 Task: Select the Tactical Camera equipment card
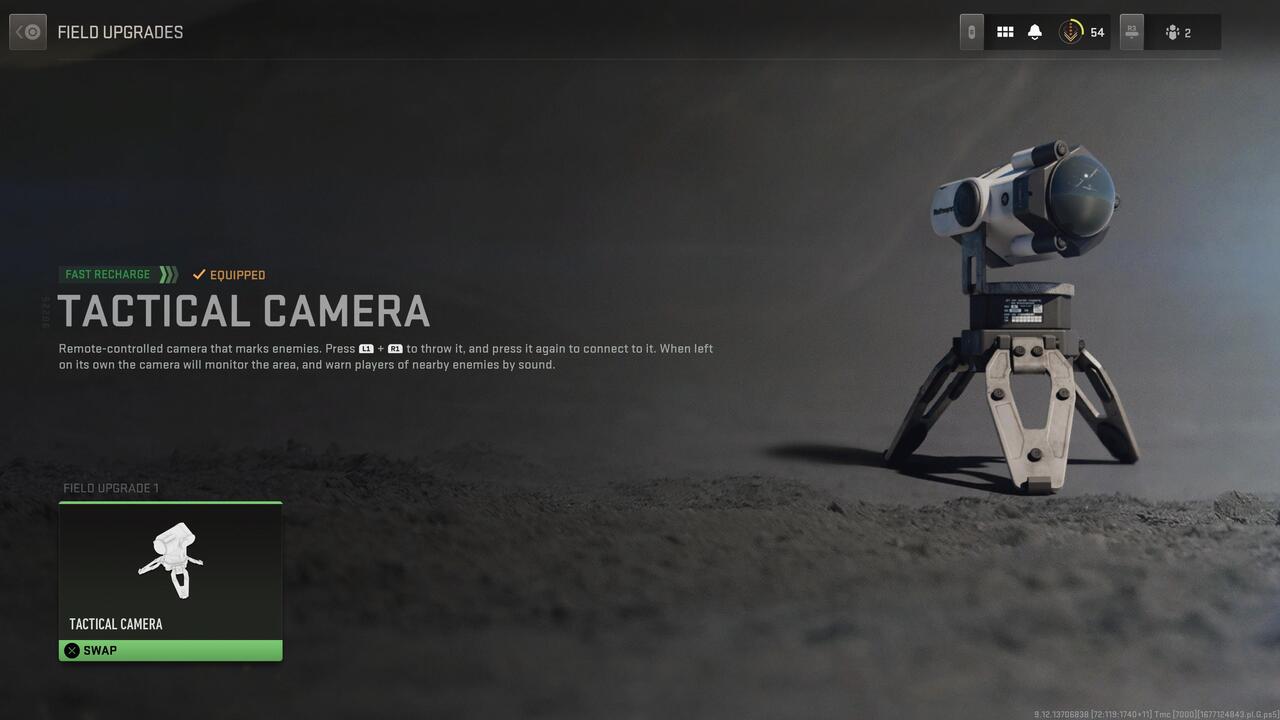pos(170,580)
